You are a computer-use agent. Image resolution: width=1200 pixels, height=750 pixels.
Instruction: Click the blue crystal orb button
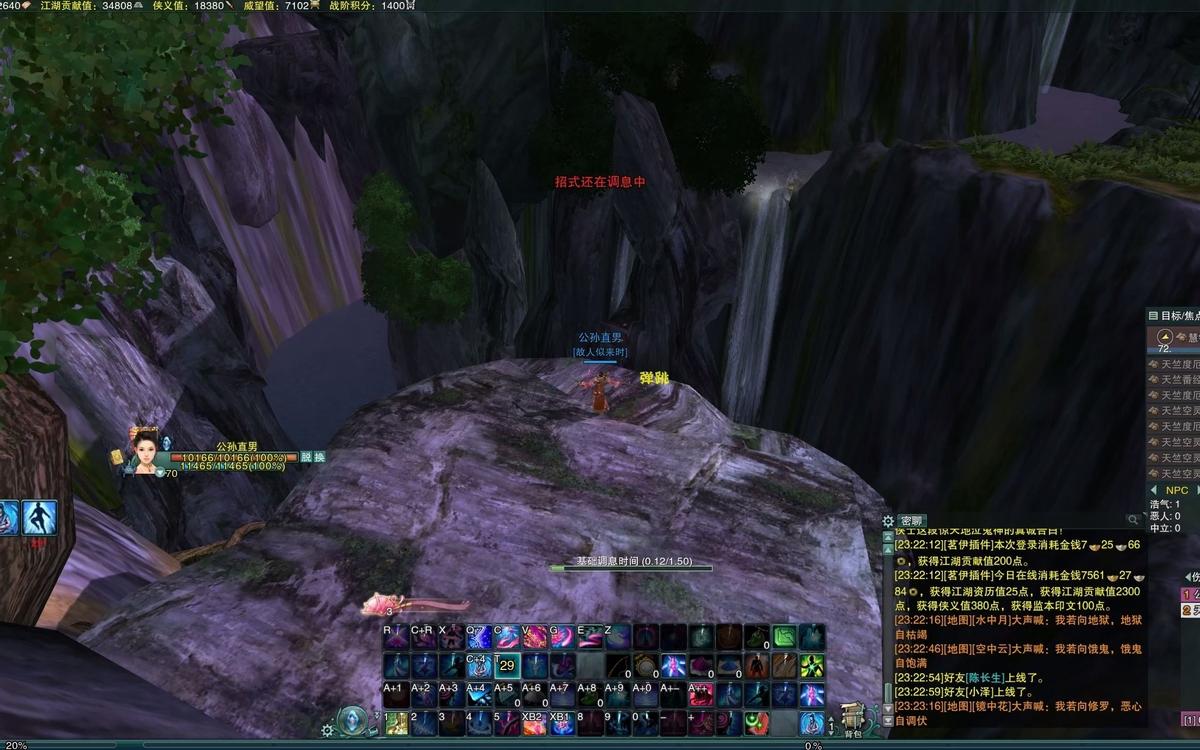(352, 720)
